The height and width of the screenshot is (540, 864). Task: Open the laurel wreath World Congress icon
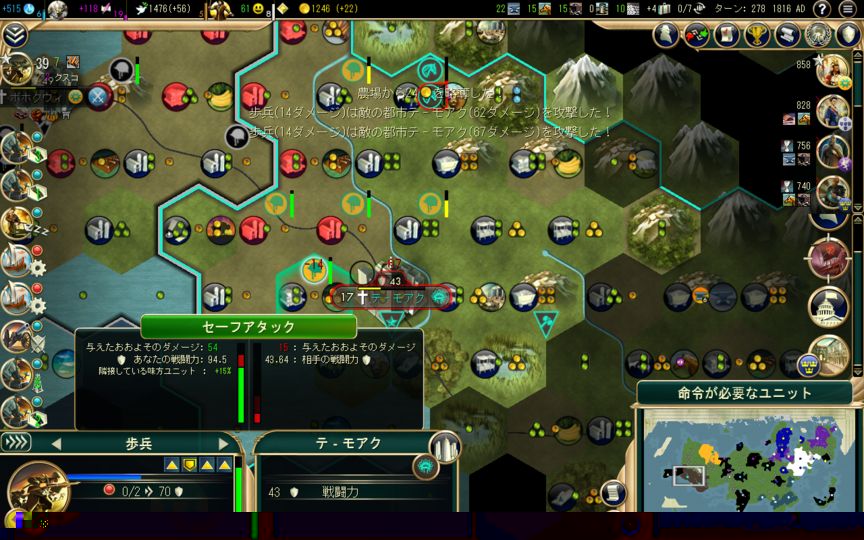click(x=818, y=35)
